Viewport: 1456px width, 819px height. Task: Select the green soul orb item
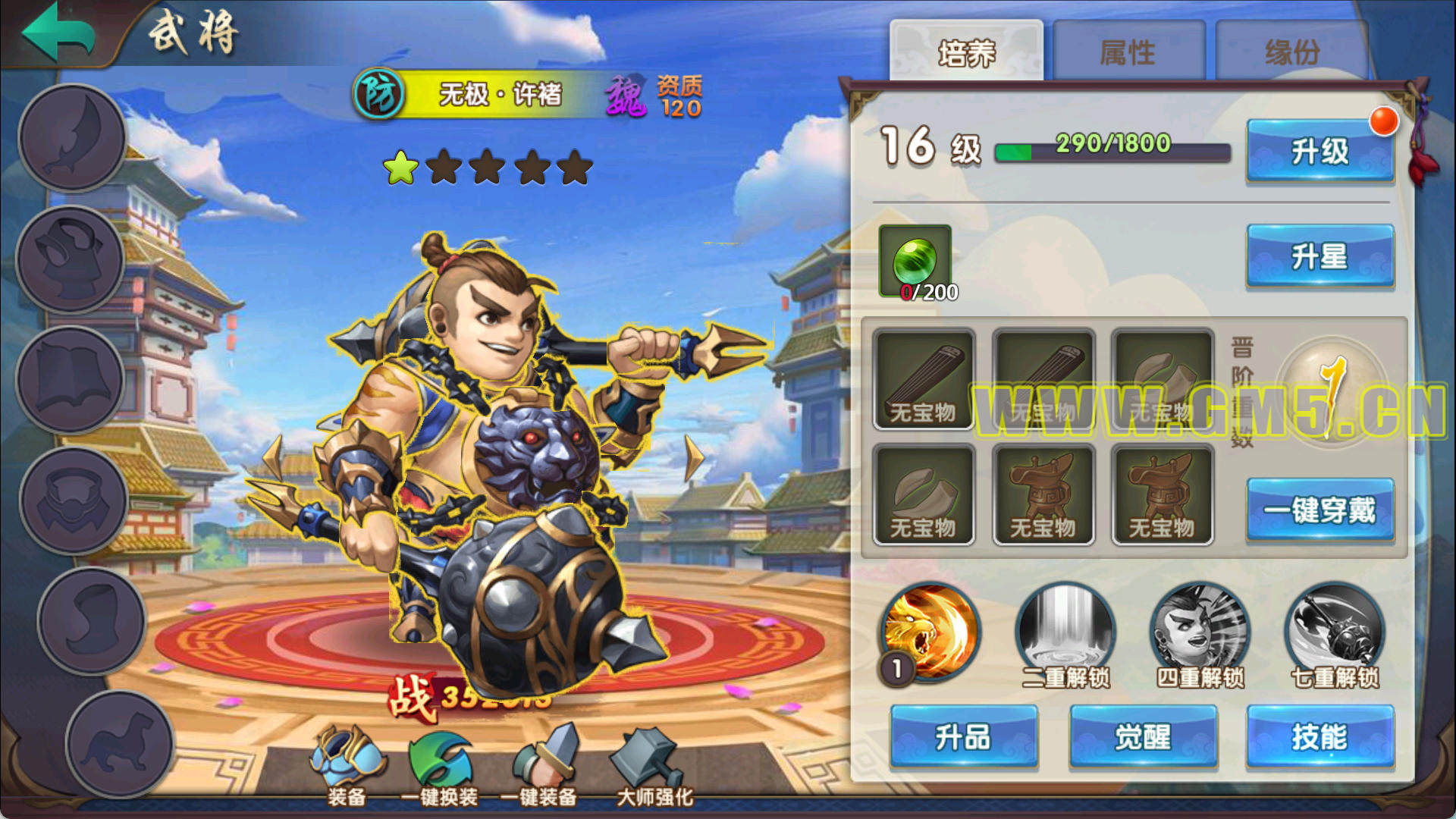pyautogui.click(x=915, y=261)
